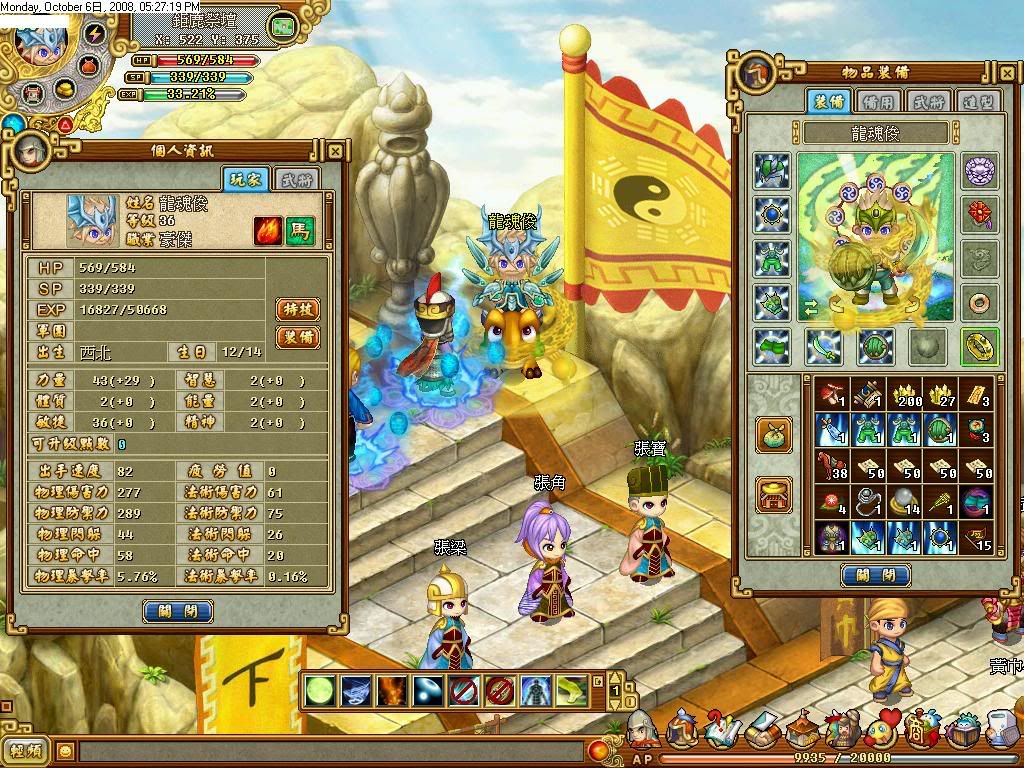Open the money pouch bag button

775,434
